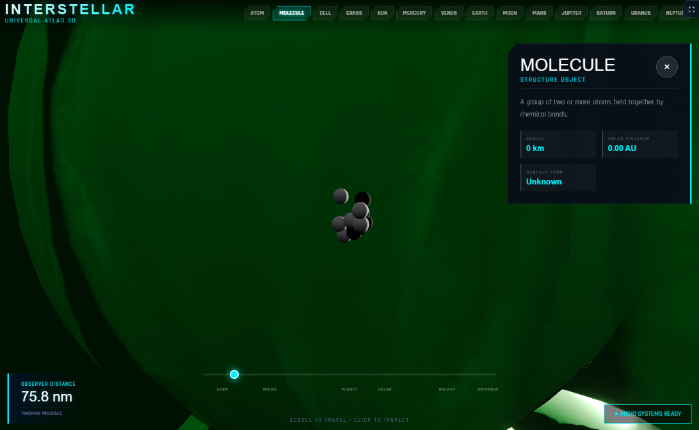Navigate to Earth
Screen dimensions: 699x430
pos(480,13)
